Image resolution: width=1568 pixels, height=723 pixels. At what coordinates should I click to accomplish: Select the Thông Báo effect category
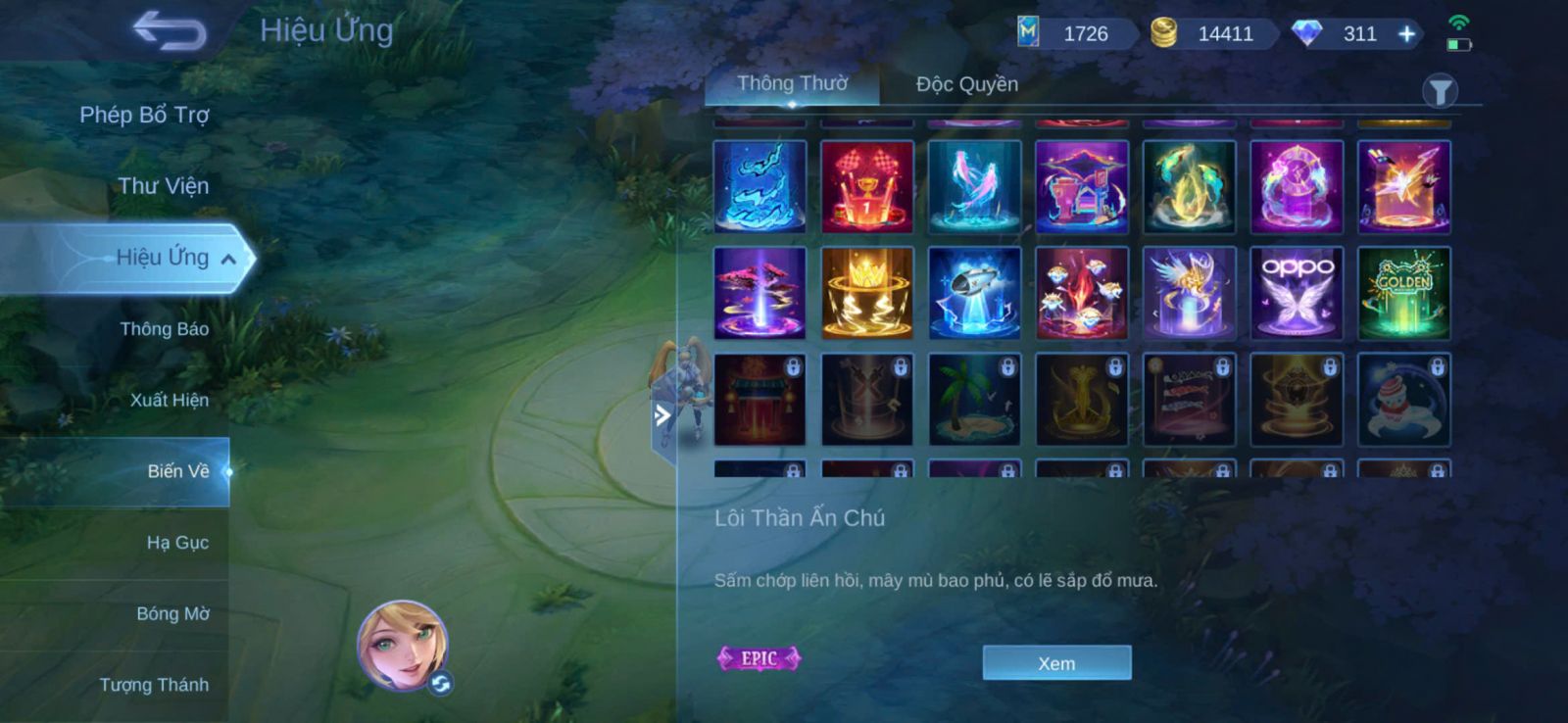(164, 329)
